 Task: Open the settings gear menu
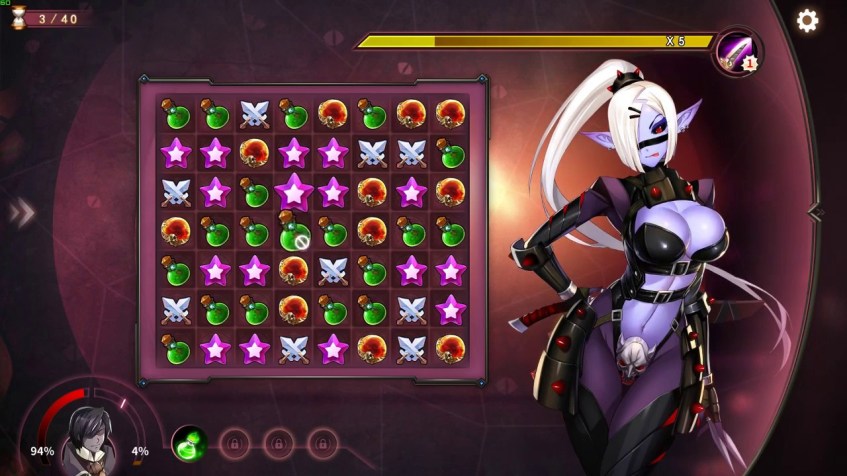pyautogui.click(x=807, y=21)
